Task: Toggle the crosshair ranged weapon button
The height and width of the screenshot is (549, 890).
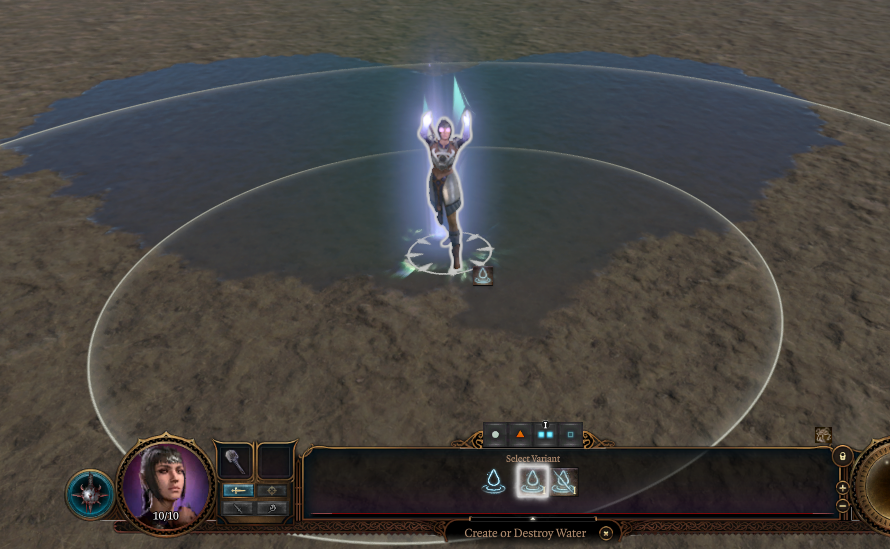Action: pyautogui.click(x=271, y=490)
